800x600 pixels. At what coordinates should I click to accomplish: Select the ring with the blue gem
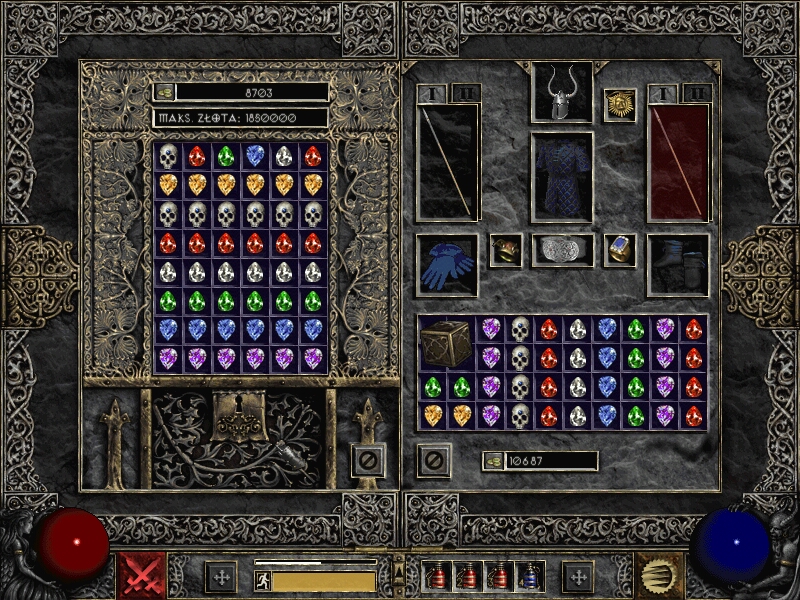tap(620, 250)
